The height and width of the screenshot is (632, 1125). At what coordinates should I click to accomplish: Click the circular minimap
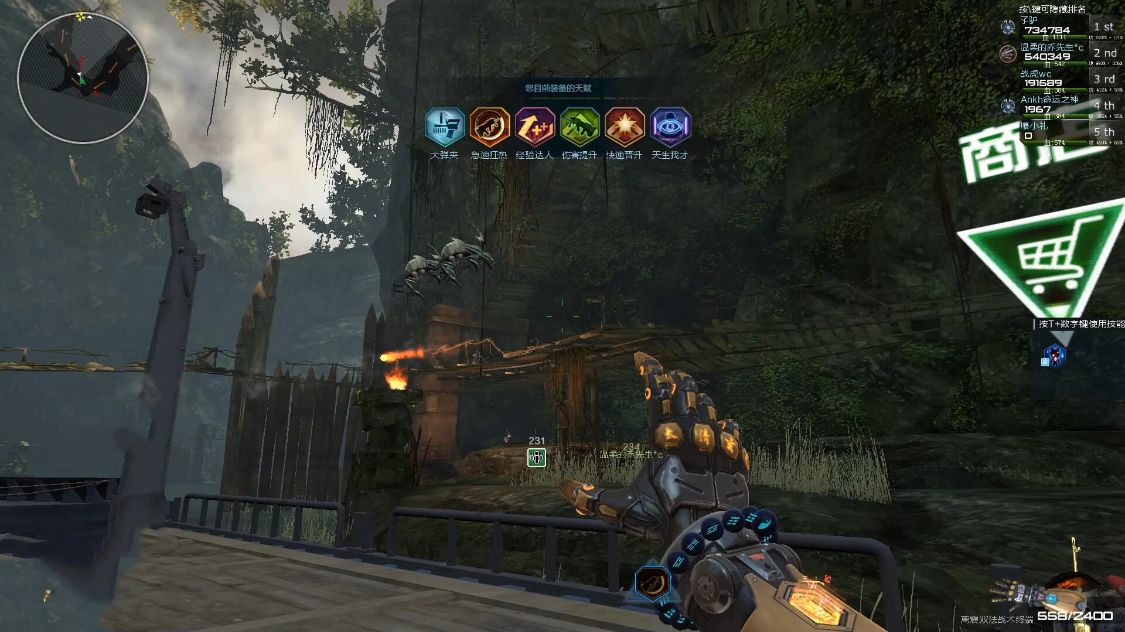tap(83, 77)
